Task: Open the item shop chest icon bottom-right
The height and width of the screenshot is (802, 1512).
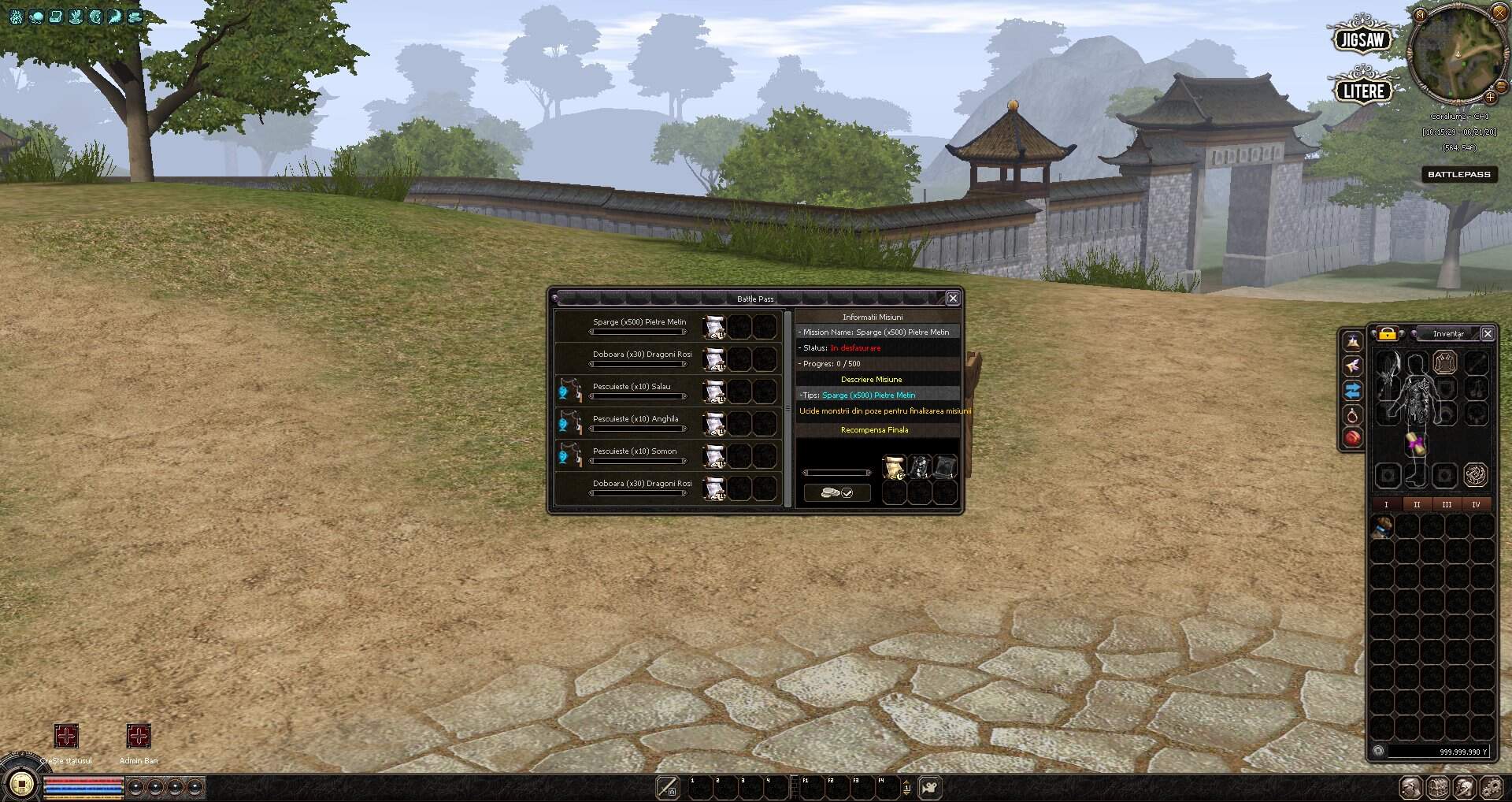Action: [x=1437, y=786]
